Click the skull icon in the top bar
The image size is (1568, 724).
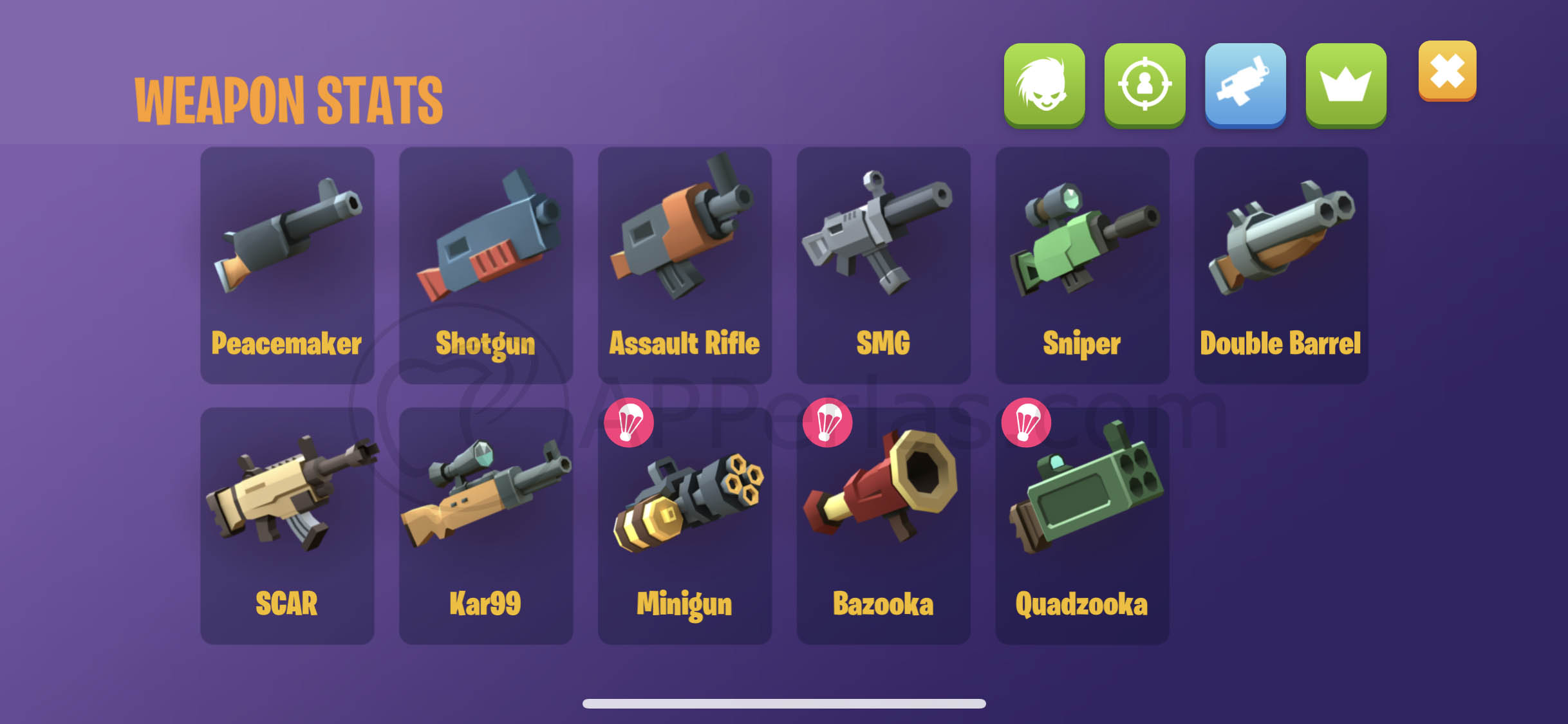1044,84
